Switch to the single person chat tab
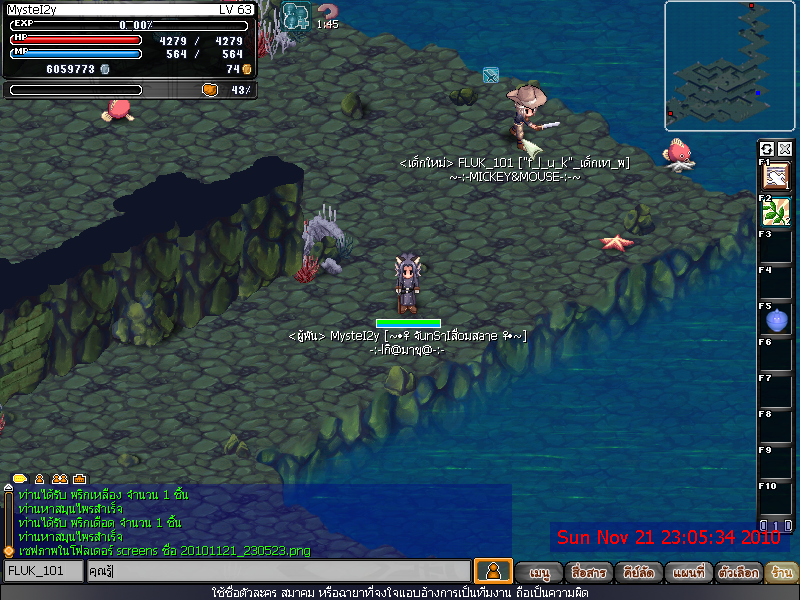This screenshot has width=800, height=600. pos(40,479)
